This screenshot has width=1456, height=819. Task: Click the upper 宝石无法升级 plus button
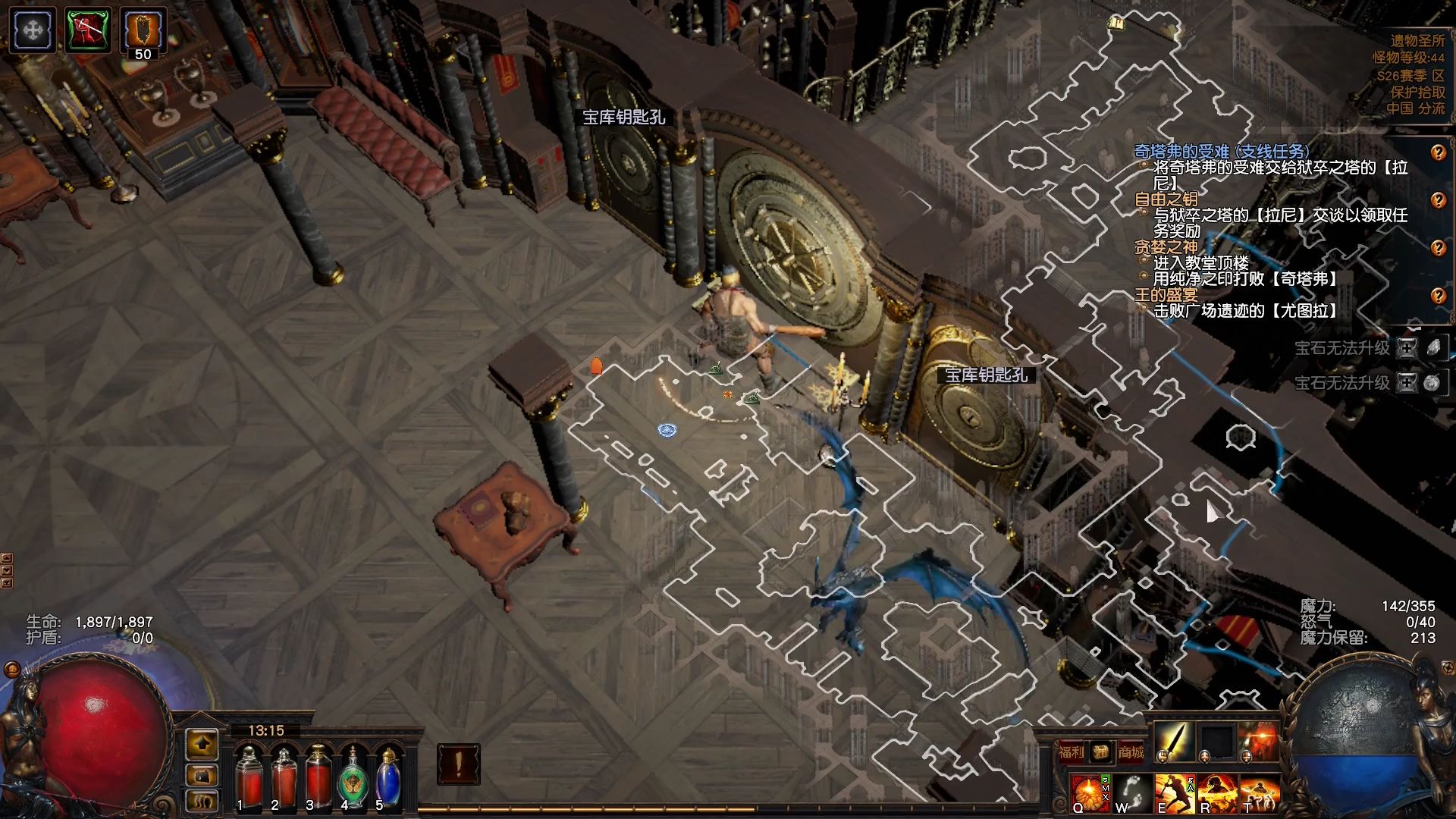(x=1407, y=348)
